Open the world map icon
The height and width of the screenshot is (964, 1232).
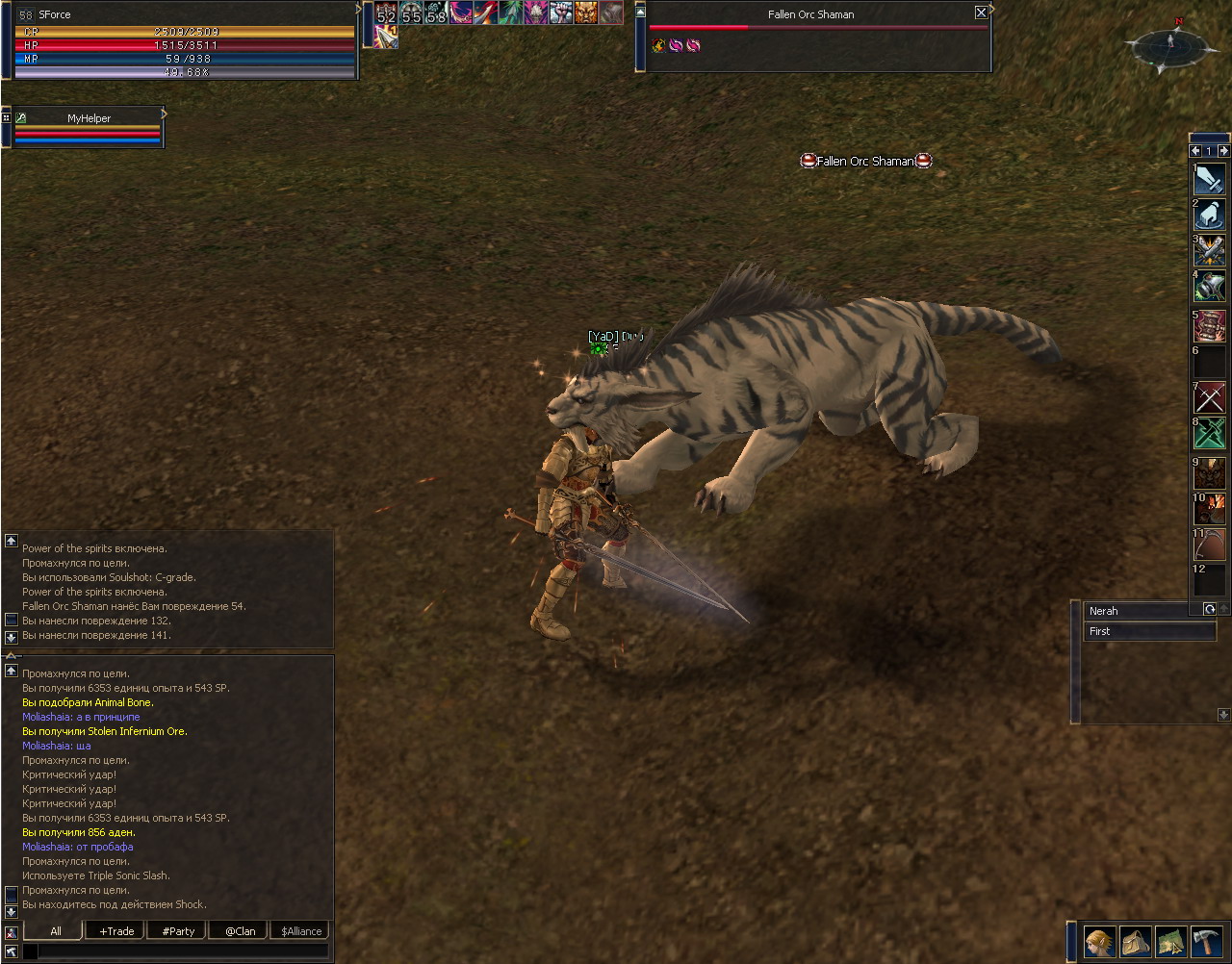click(x=1171, y=940)
